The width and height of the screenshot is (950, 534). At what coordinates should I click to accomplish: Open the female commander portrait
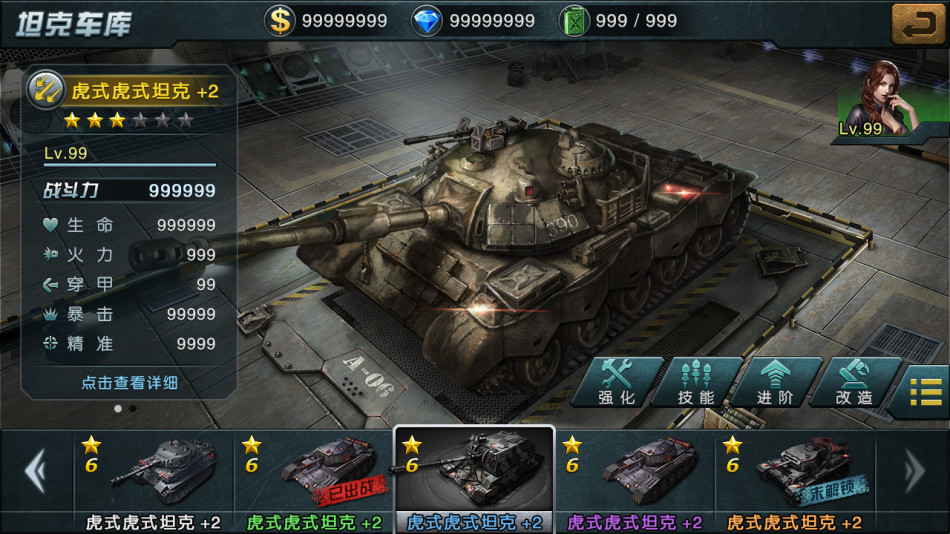(x=875, y=98)
